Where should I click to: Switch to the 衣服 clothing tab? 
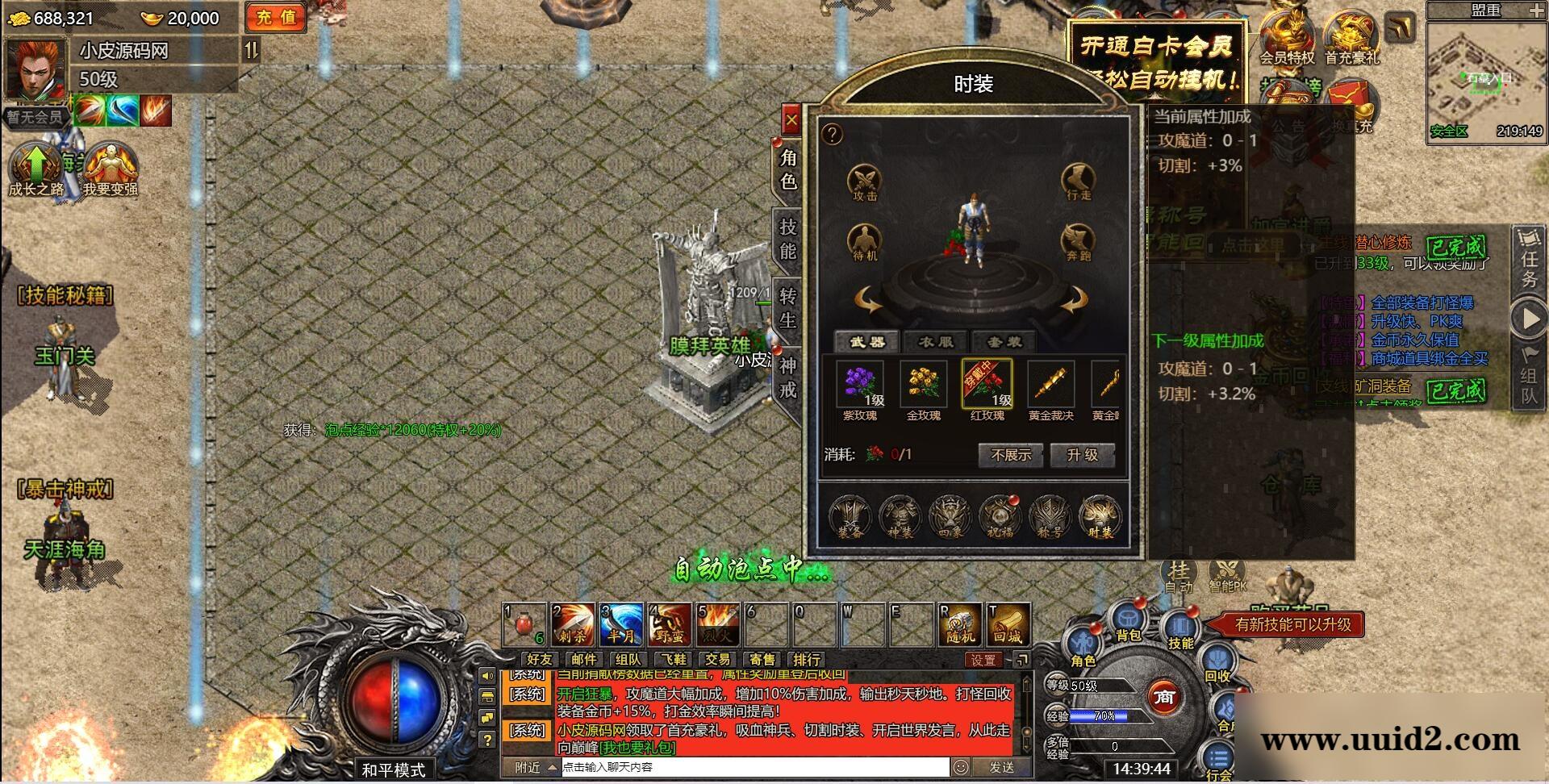(936, 342)
